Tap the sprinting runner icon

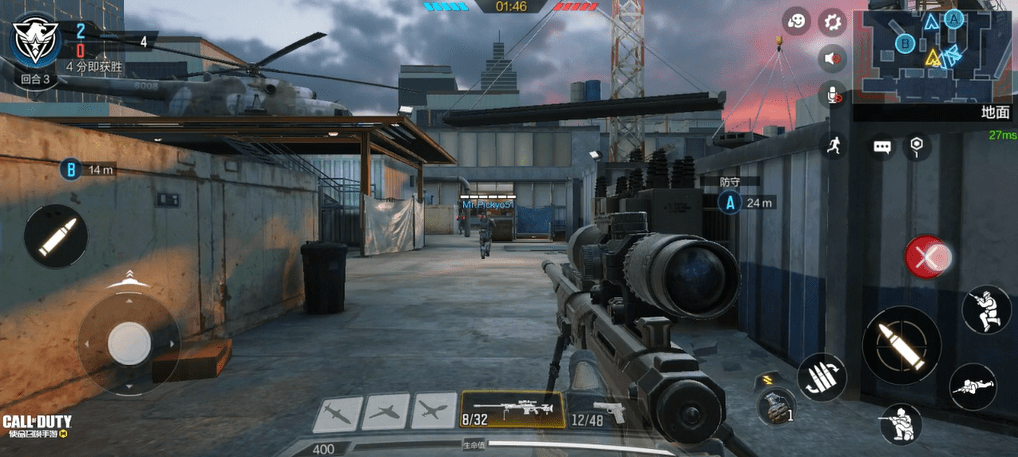pyautogui.click(x=831, y=146)
